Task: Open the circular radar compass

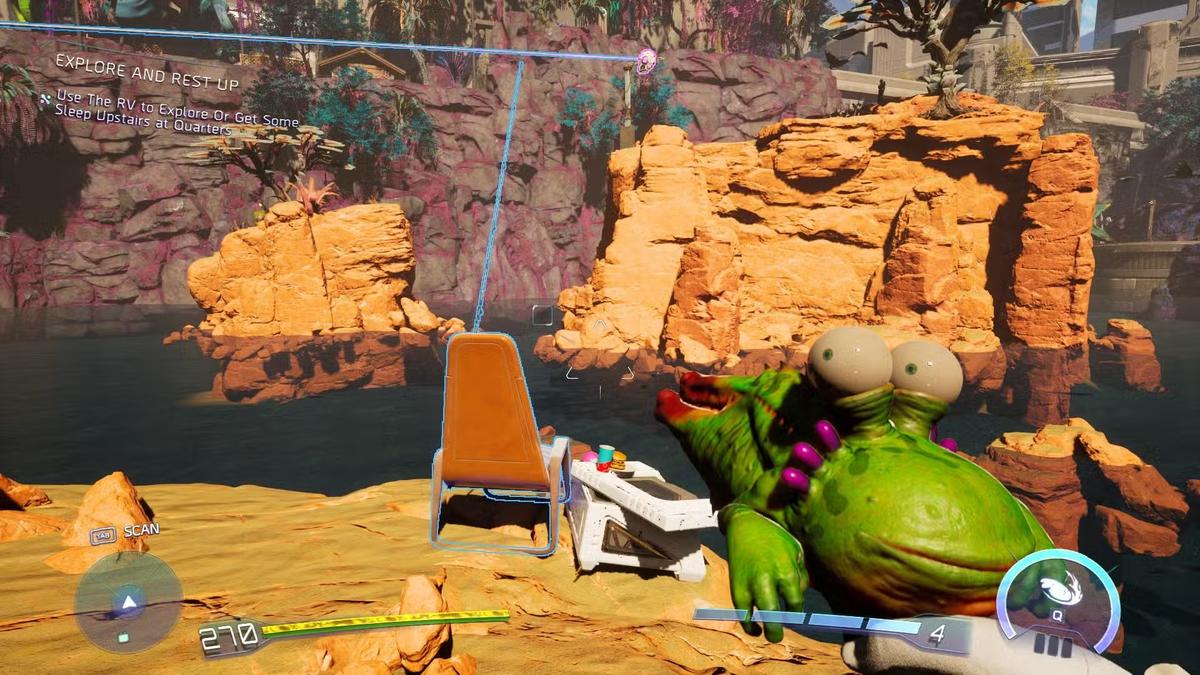Action: (128, 602)
